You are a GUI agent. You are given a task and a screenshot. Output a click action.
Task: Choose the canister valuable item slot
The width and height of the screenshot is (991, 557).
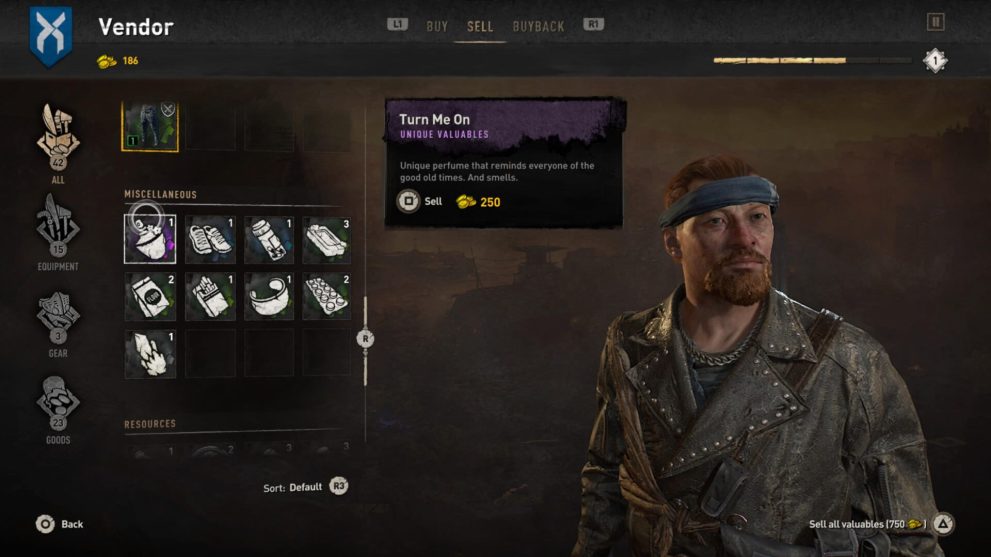[x=269, y=239]
